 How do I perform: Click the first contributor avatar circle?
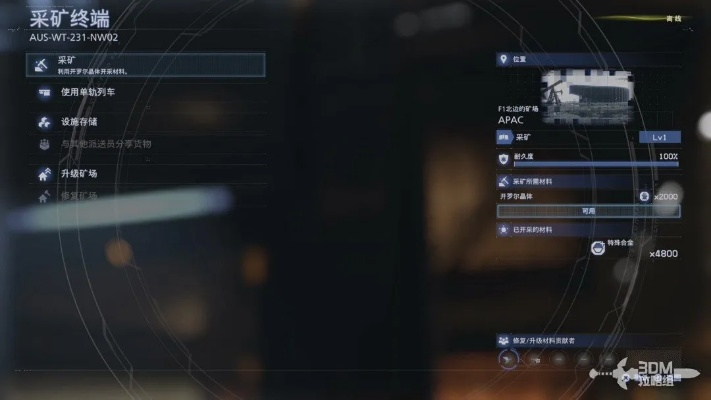tap(508, 359)
